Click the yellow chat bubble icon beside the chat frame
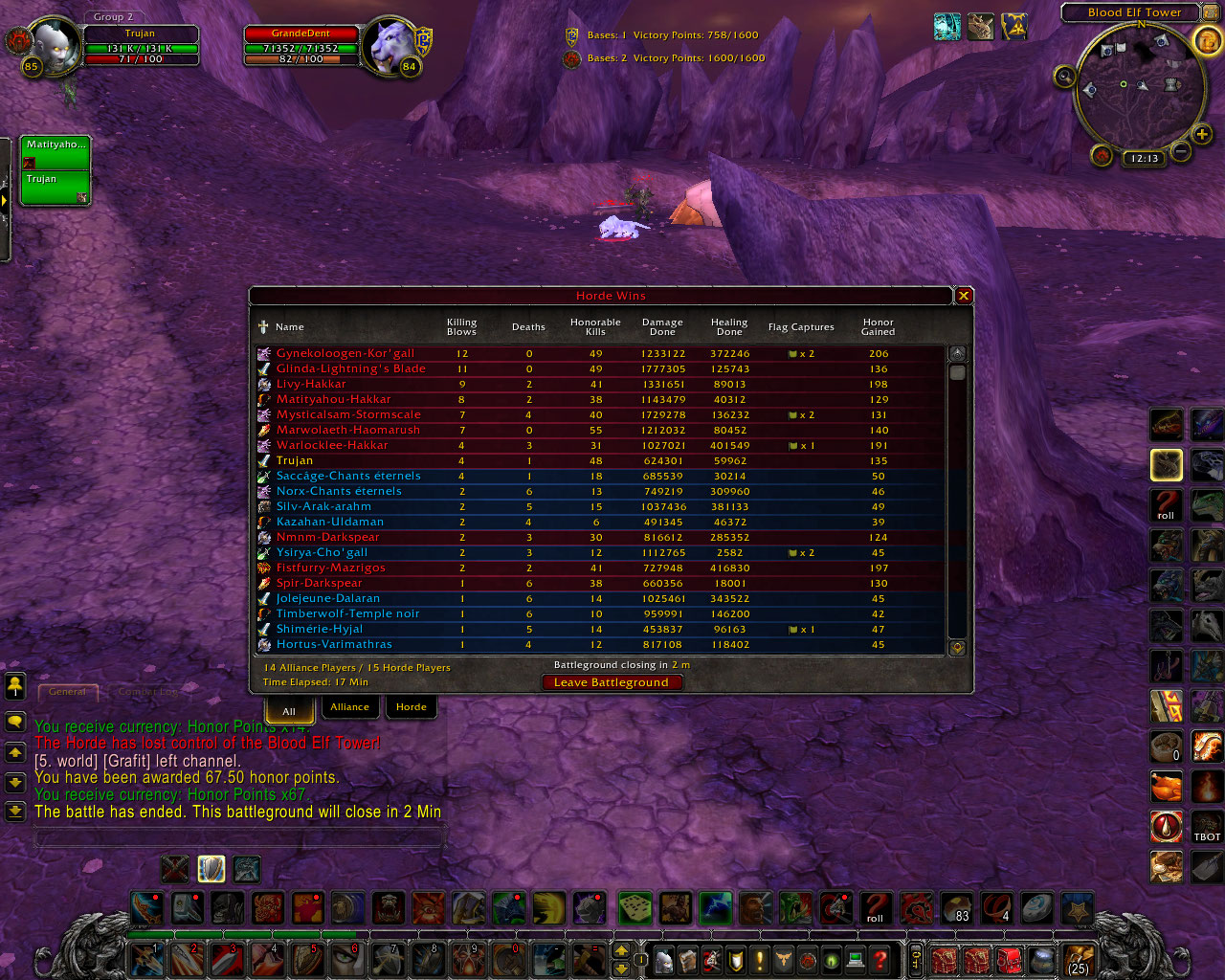The height and width of the screenshot is (980, 1225). click(x=15, y=723)
